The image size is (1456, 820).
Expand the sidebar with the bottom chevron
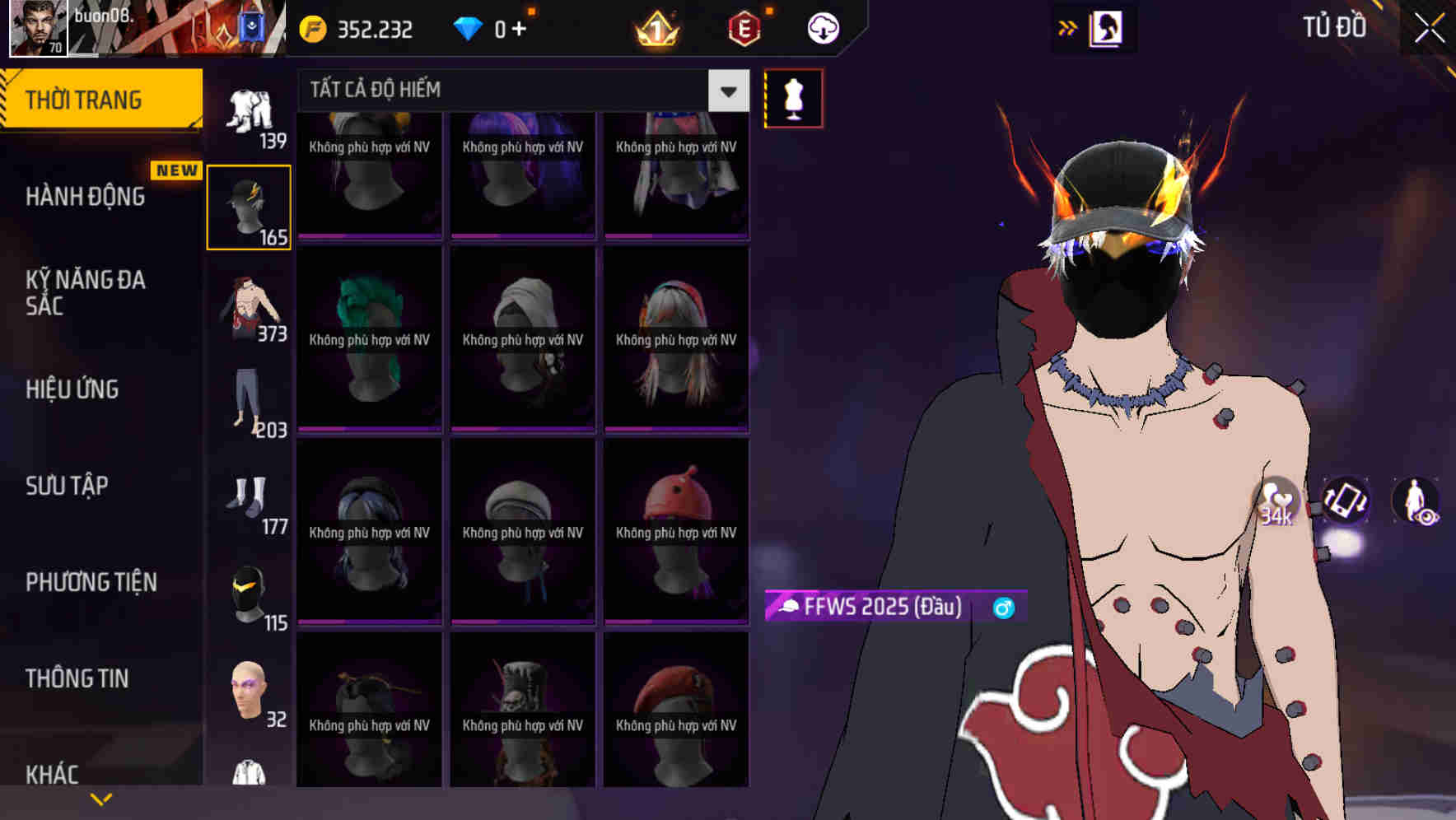(101, 798)
